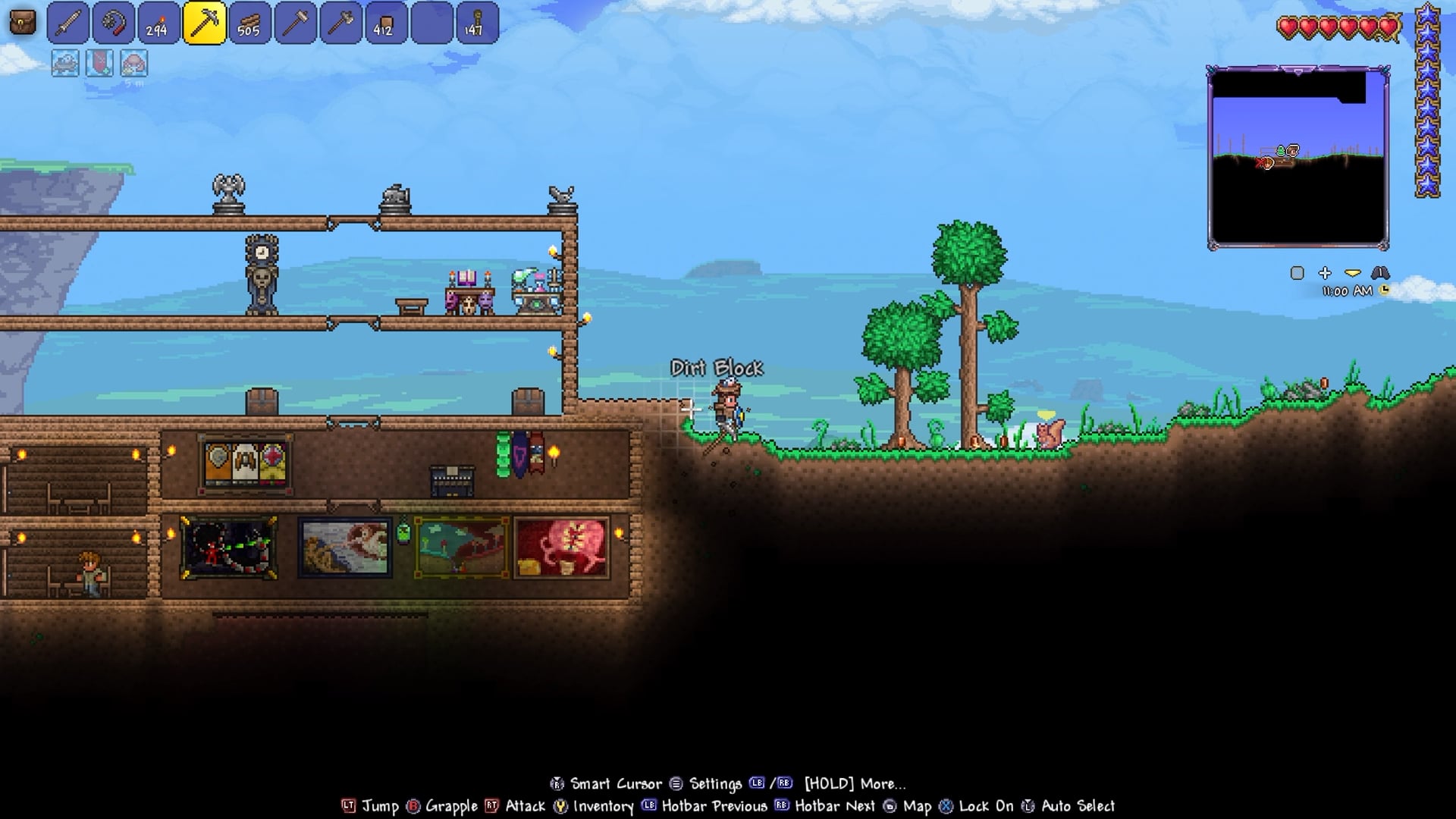
Task: Equip the hammer from the hotbar
Action: 295,23
